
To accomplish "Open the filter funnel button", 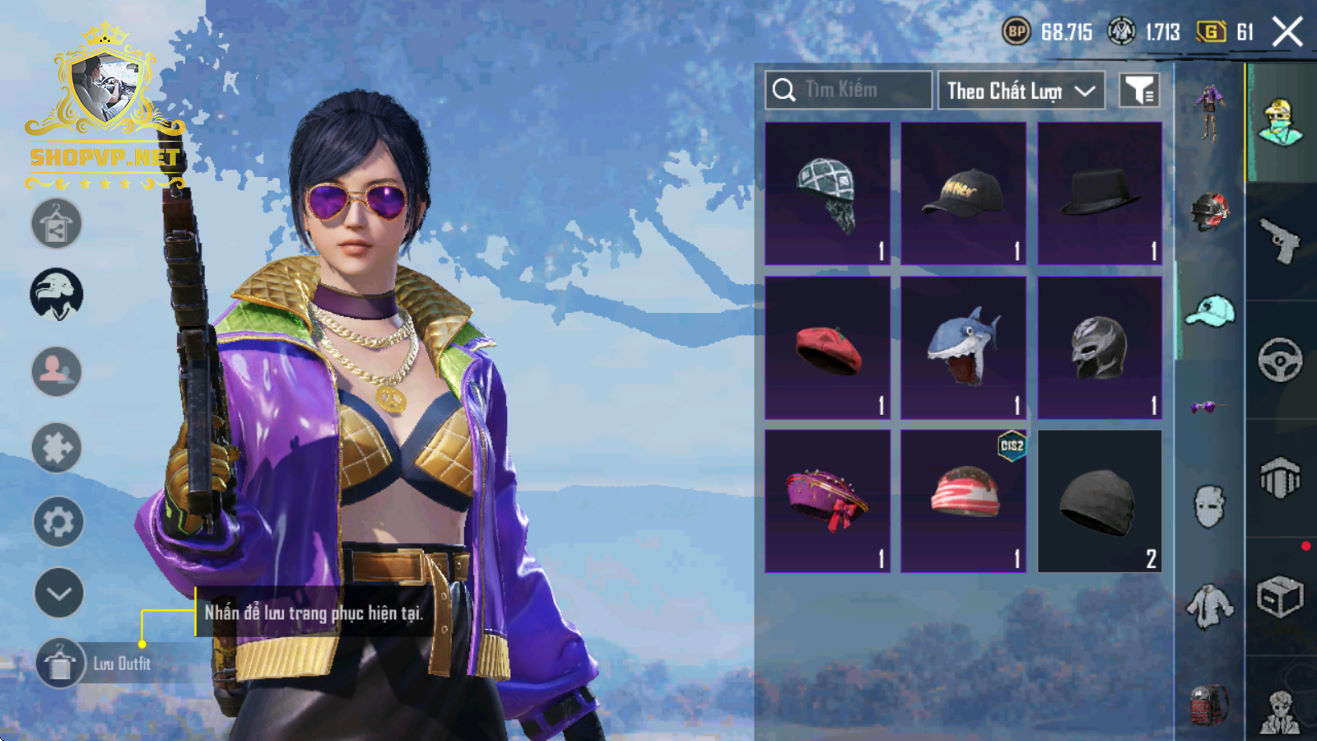I will 1139,91.
